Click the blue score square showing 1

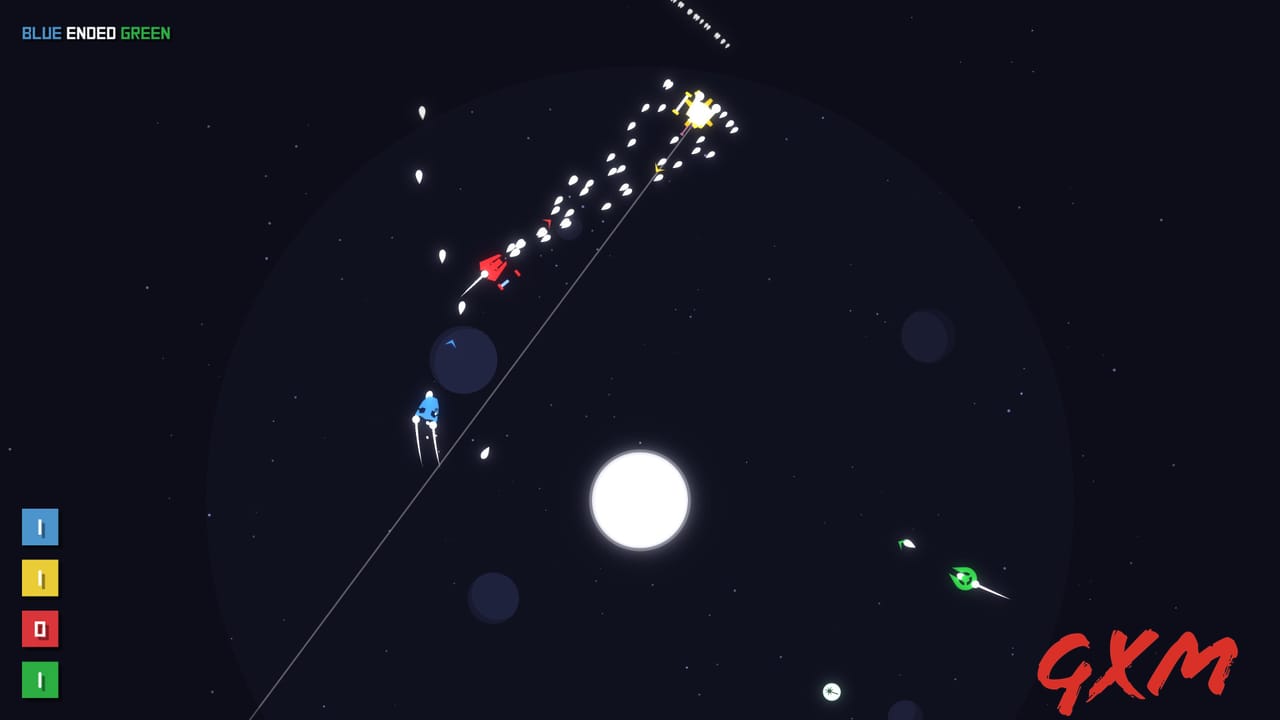pos(40,527)
